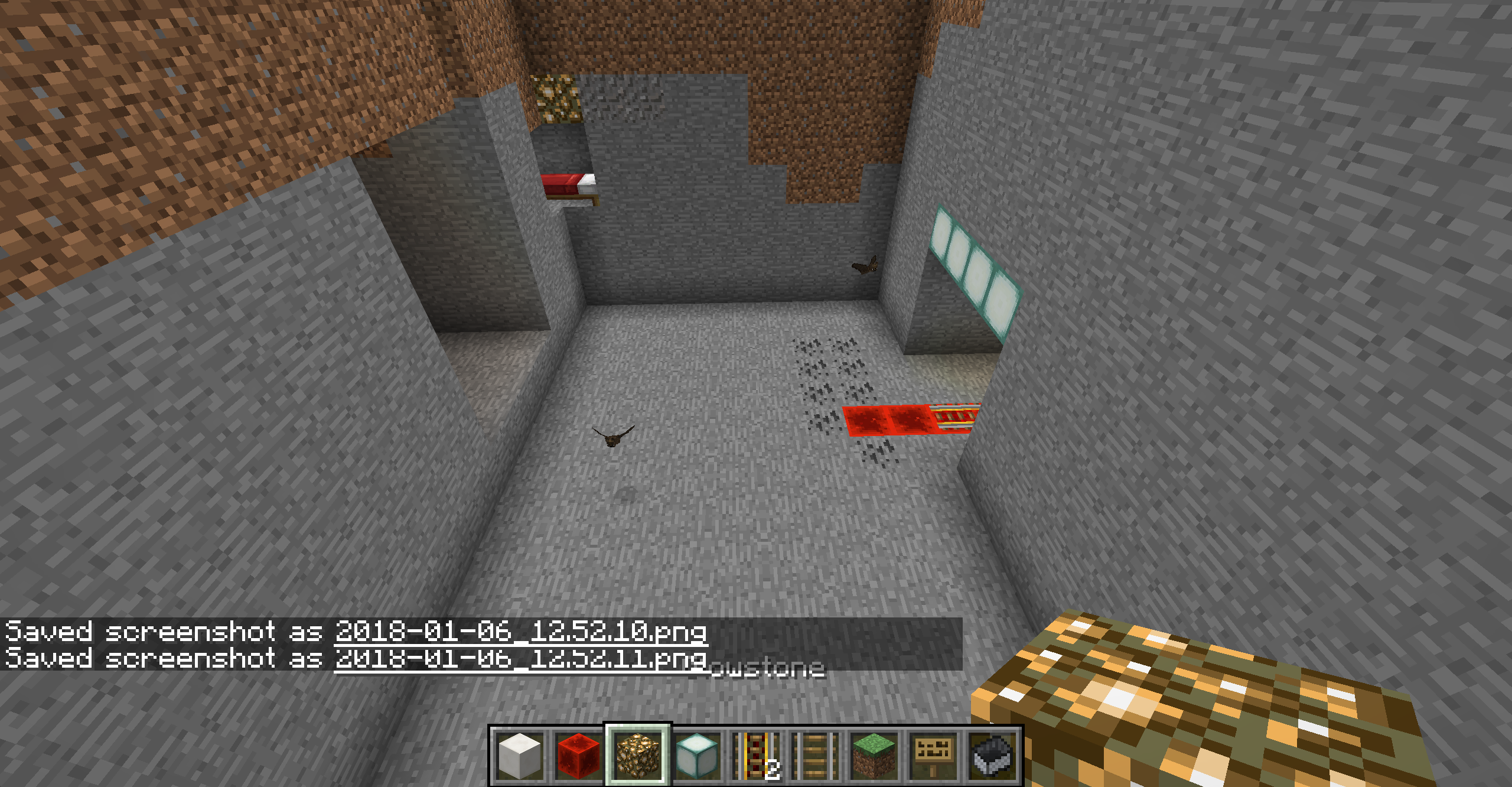Choose the plain rail hotbar slot

815,756
